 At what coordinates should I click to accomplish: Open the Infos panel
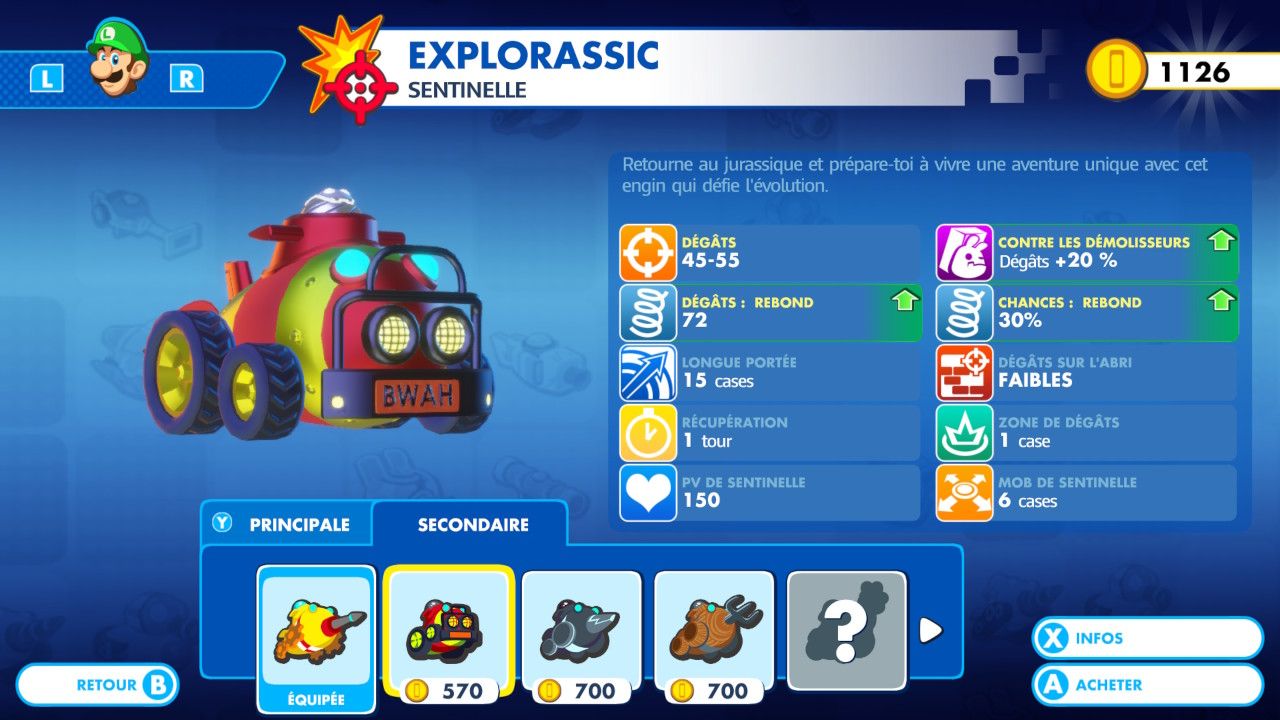(1147, 638)
